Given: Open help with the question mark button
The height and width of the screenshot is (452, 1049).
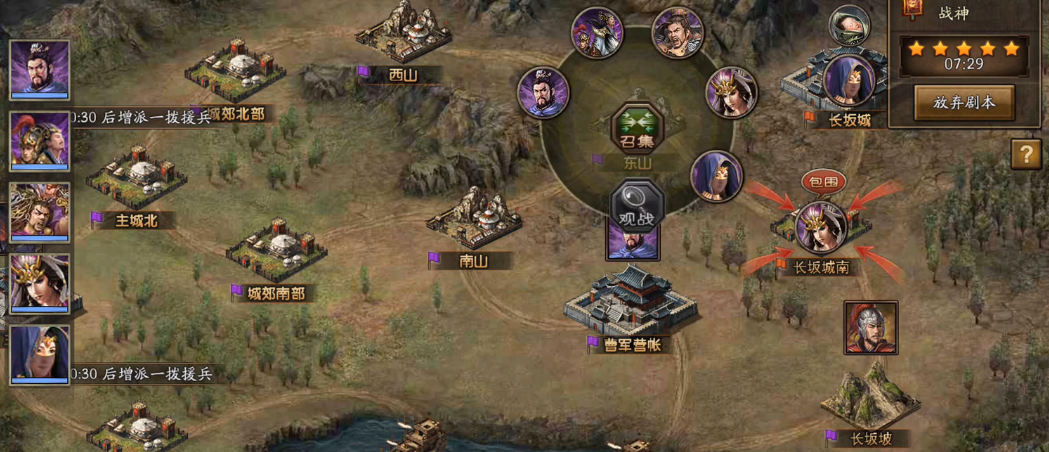Looking at the screenshot, I should (x=1025, y=154).
